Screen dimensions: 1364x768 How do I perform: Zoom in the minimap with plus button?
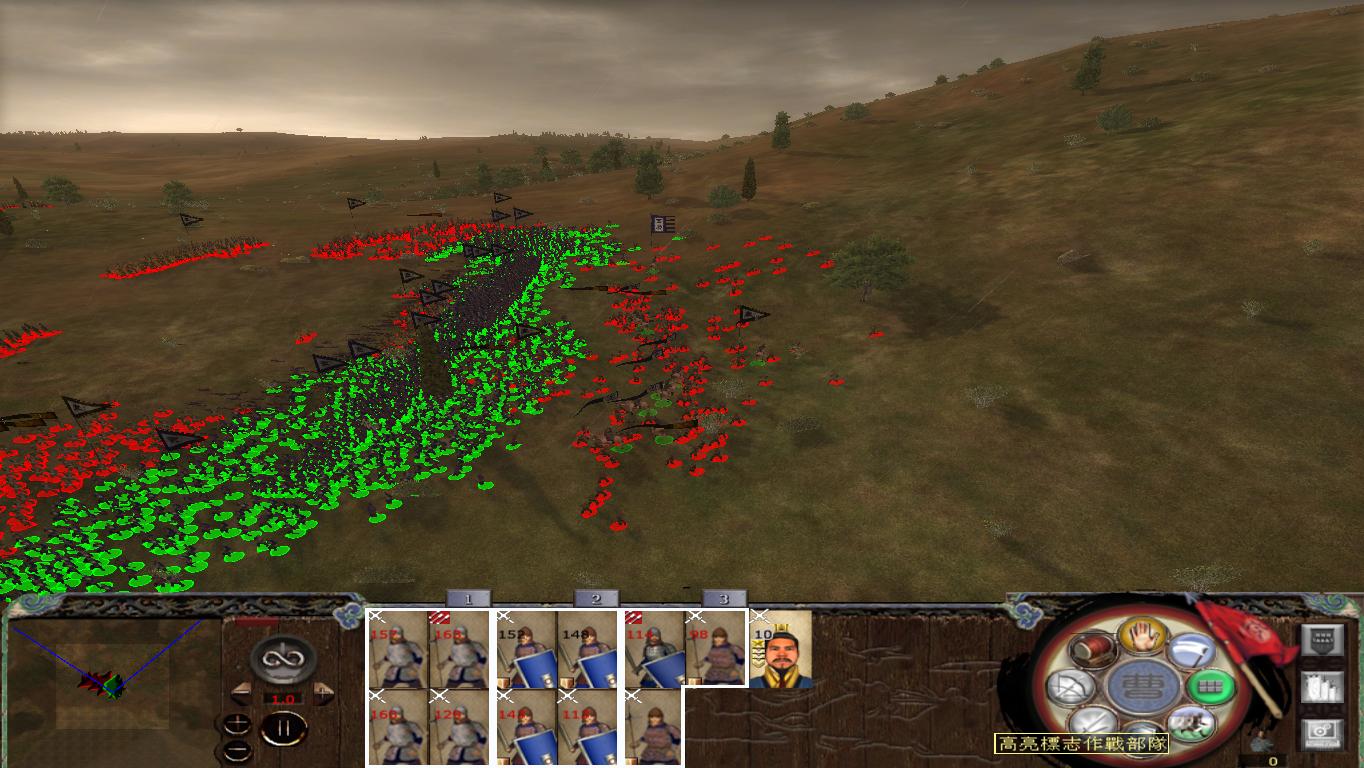(x=237, y=722)
